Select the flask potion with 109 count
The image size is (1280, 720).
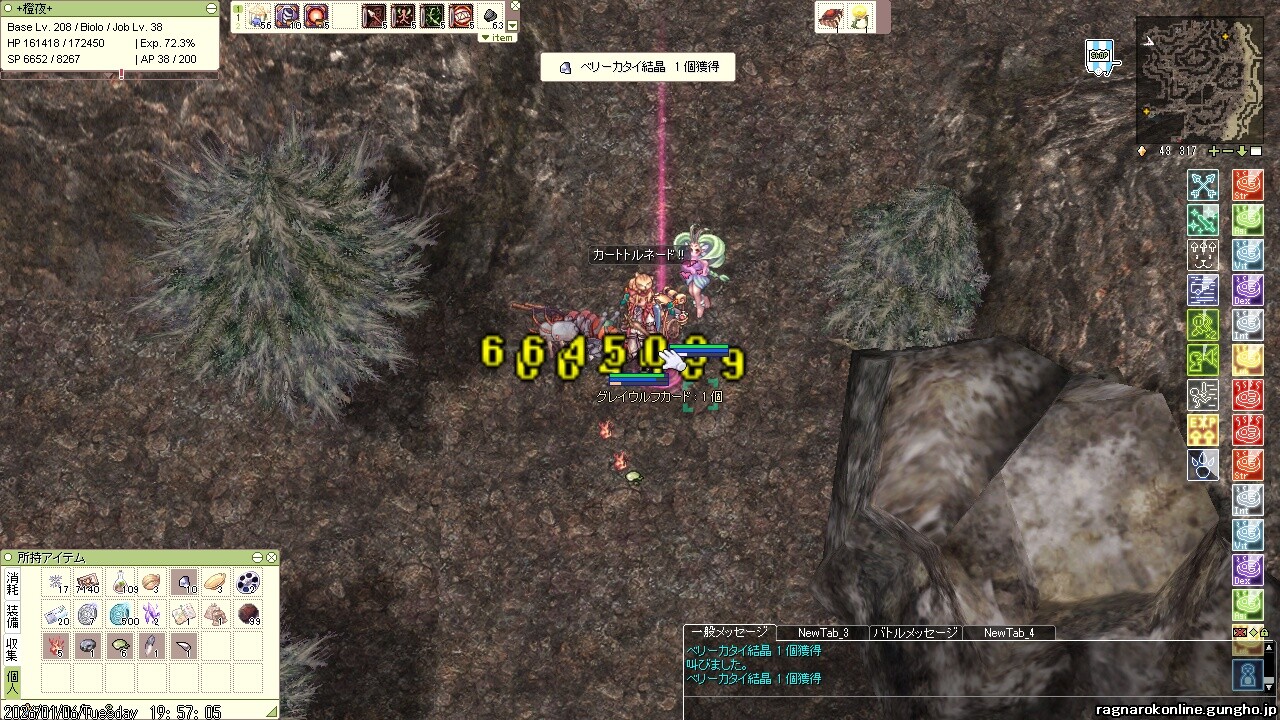point(122,582)
